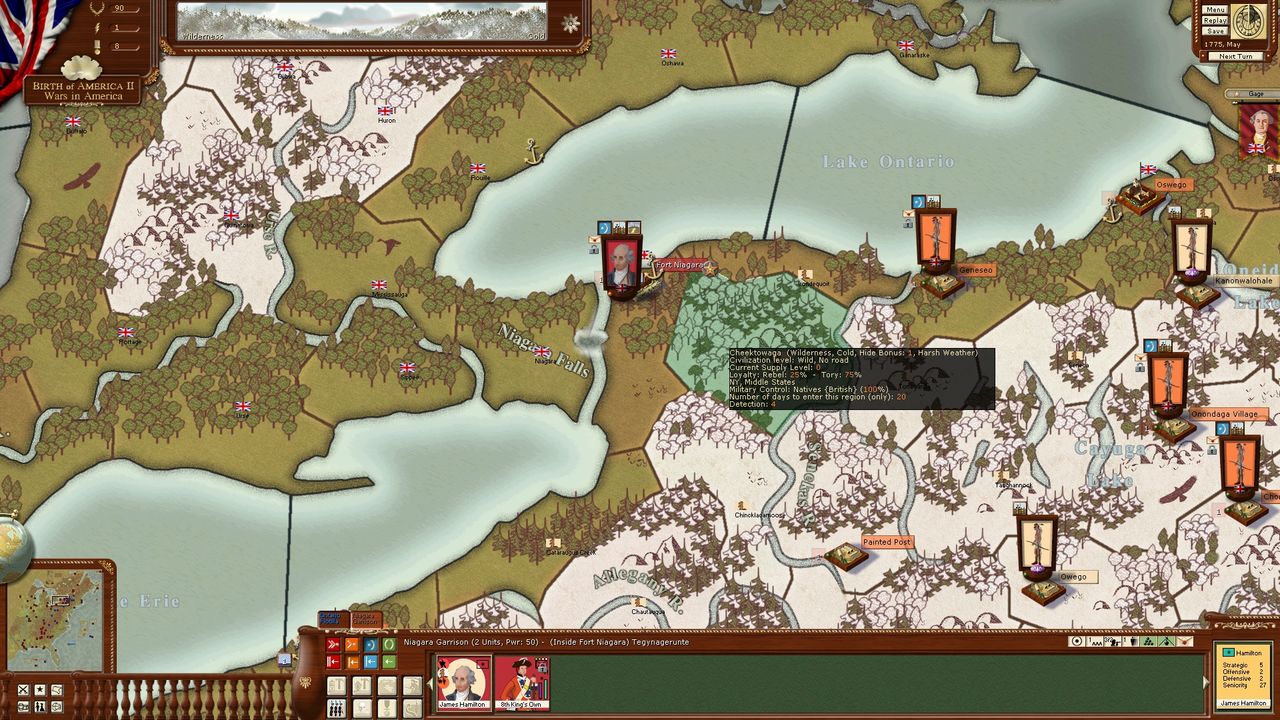
Task: Open the Menu button
Action: point(1215,9)
